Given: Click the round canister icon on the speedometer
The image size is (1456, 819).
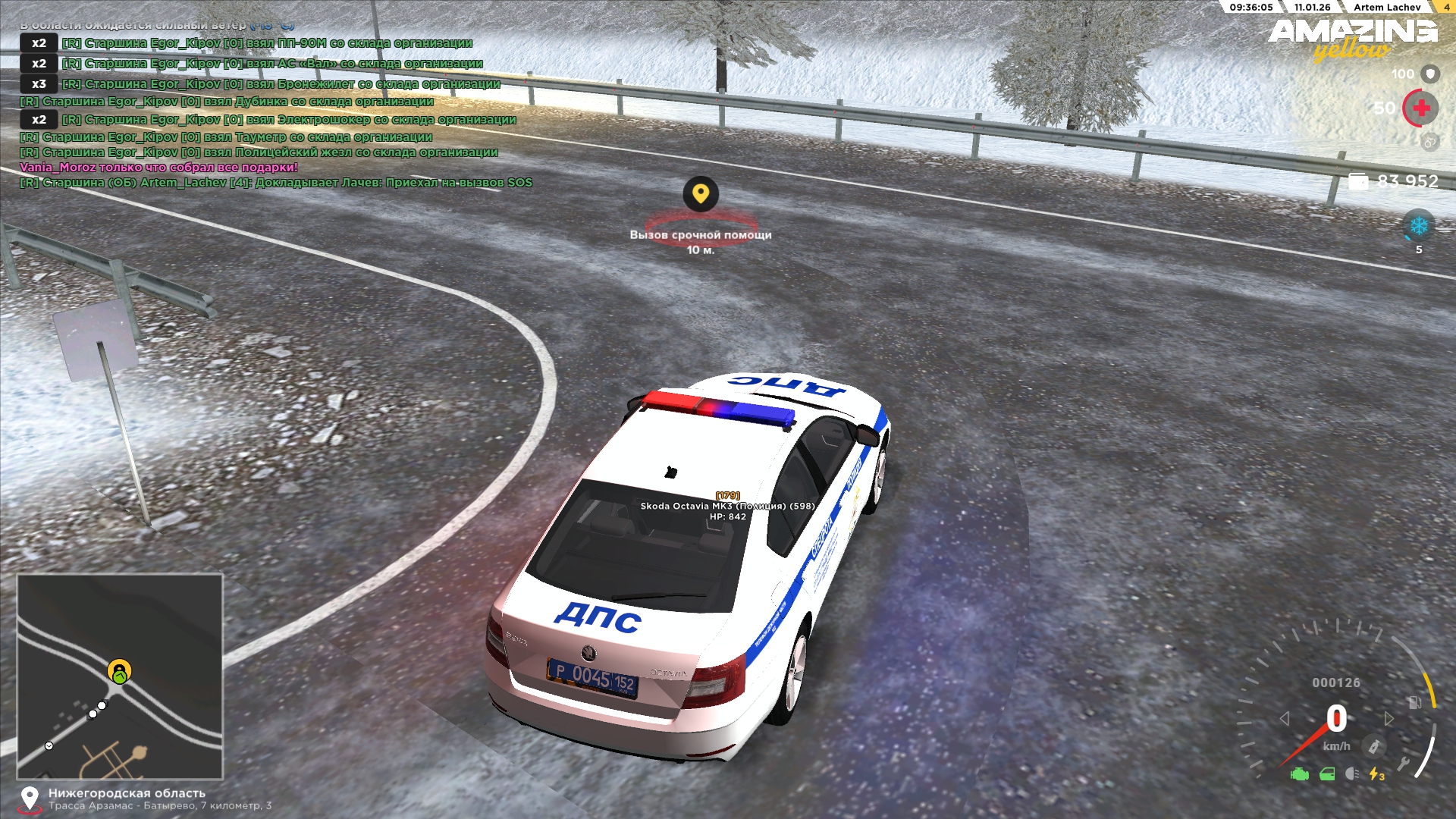Looking at the screenshot, I should coord(1373,746).
